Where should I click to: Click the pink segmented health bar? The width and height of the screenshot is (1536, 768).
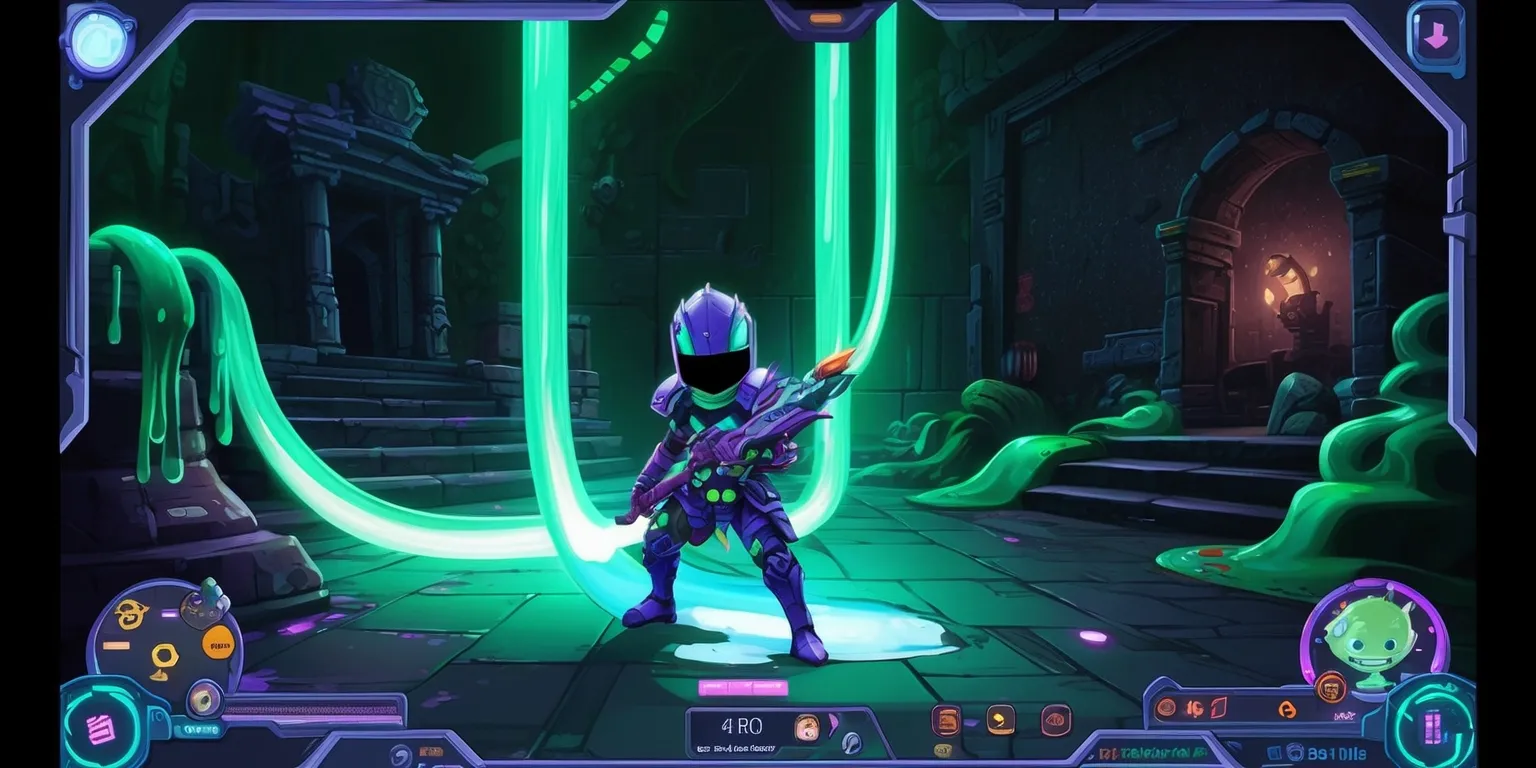(x=743, y=686)
